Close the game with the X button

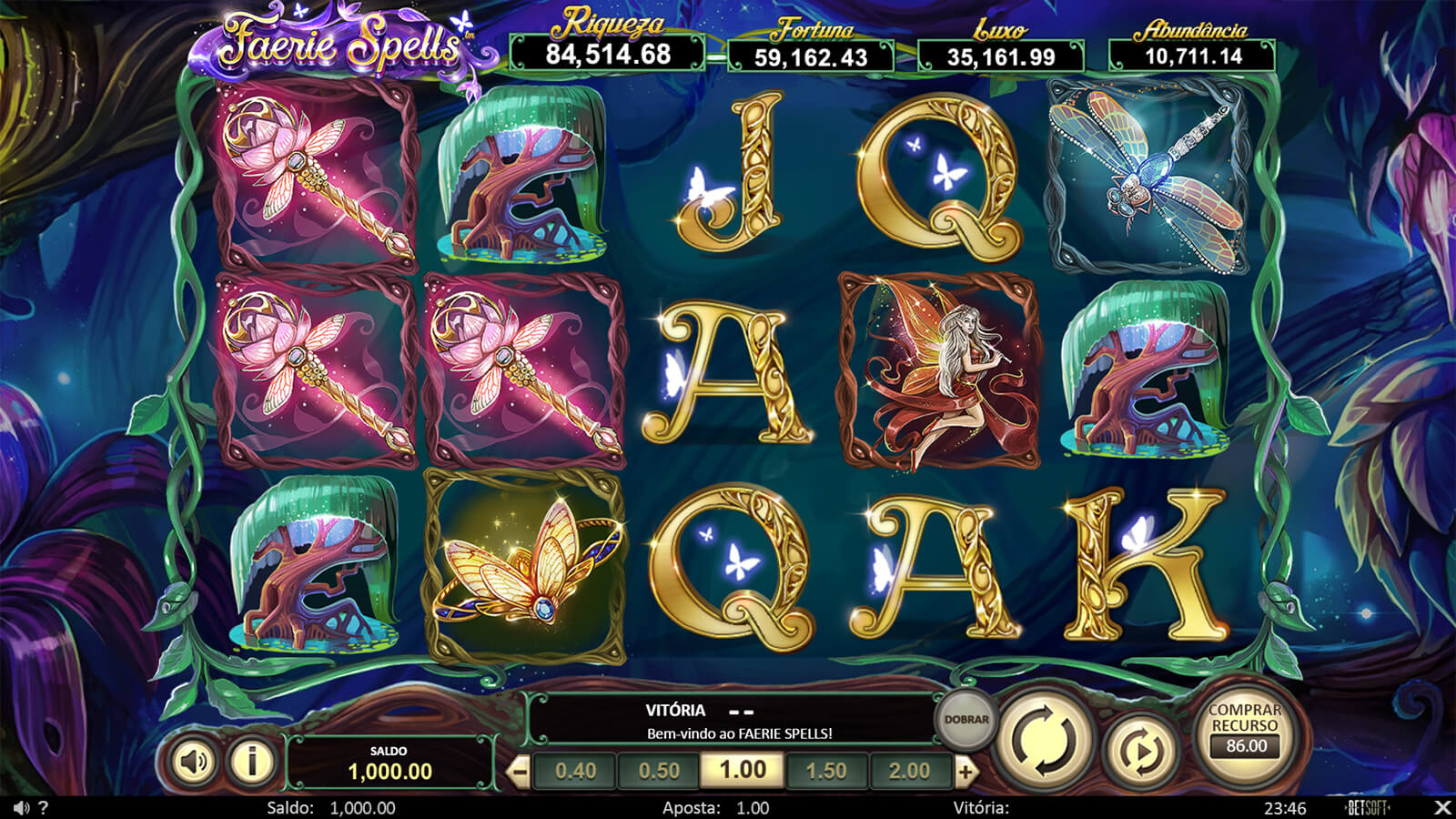(1442, 807)
